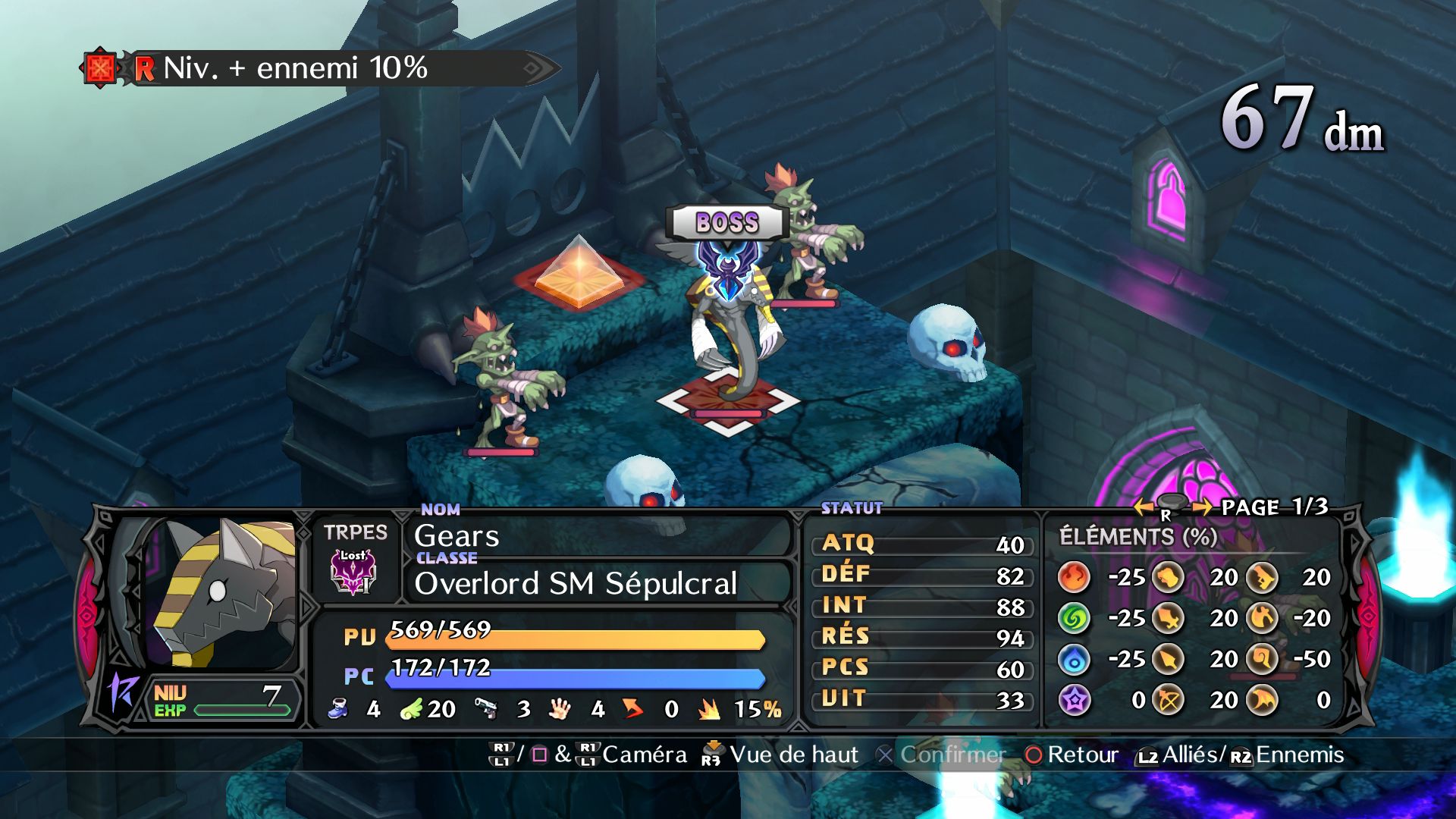Inspect the water element resistance icon
This screenshot has height=819, width=1456.
coord(1074,659)
